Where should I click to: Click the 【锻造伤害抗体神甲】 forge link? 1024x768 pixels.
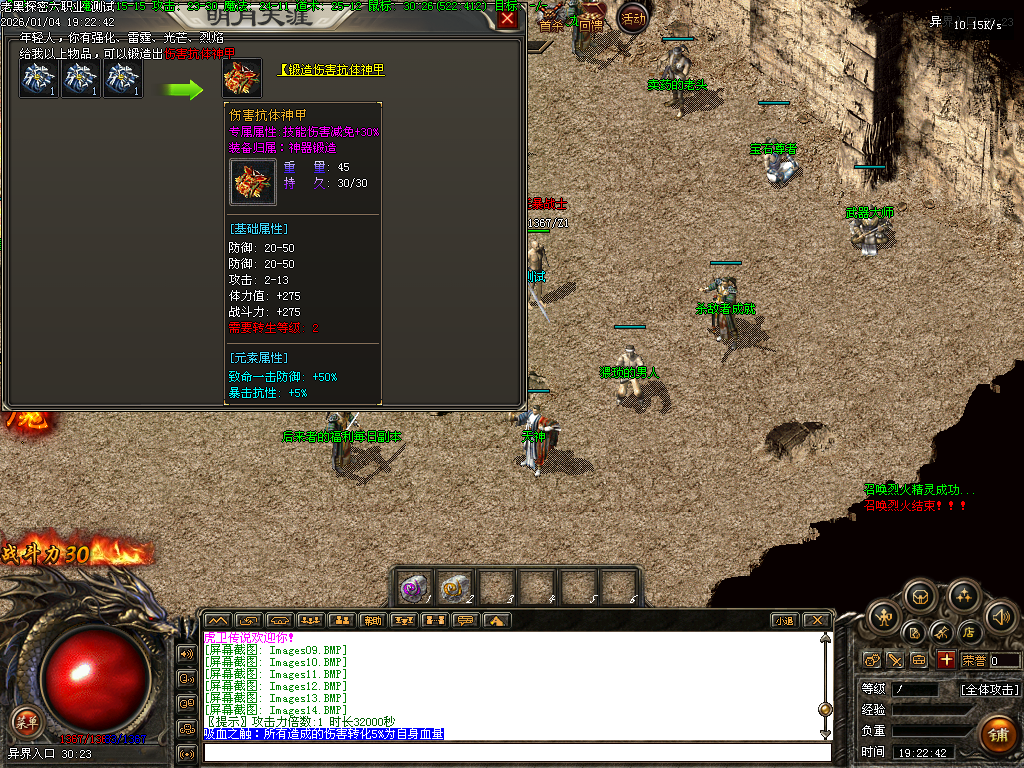click(331, 70)
